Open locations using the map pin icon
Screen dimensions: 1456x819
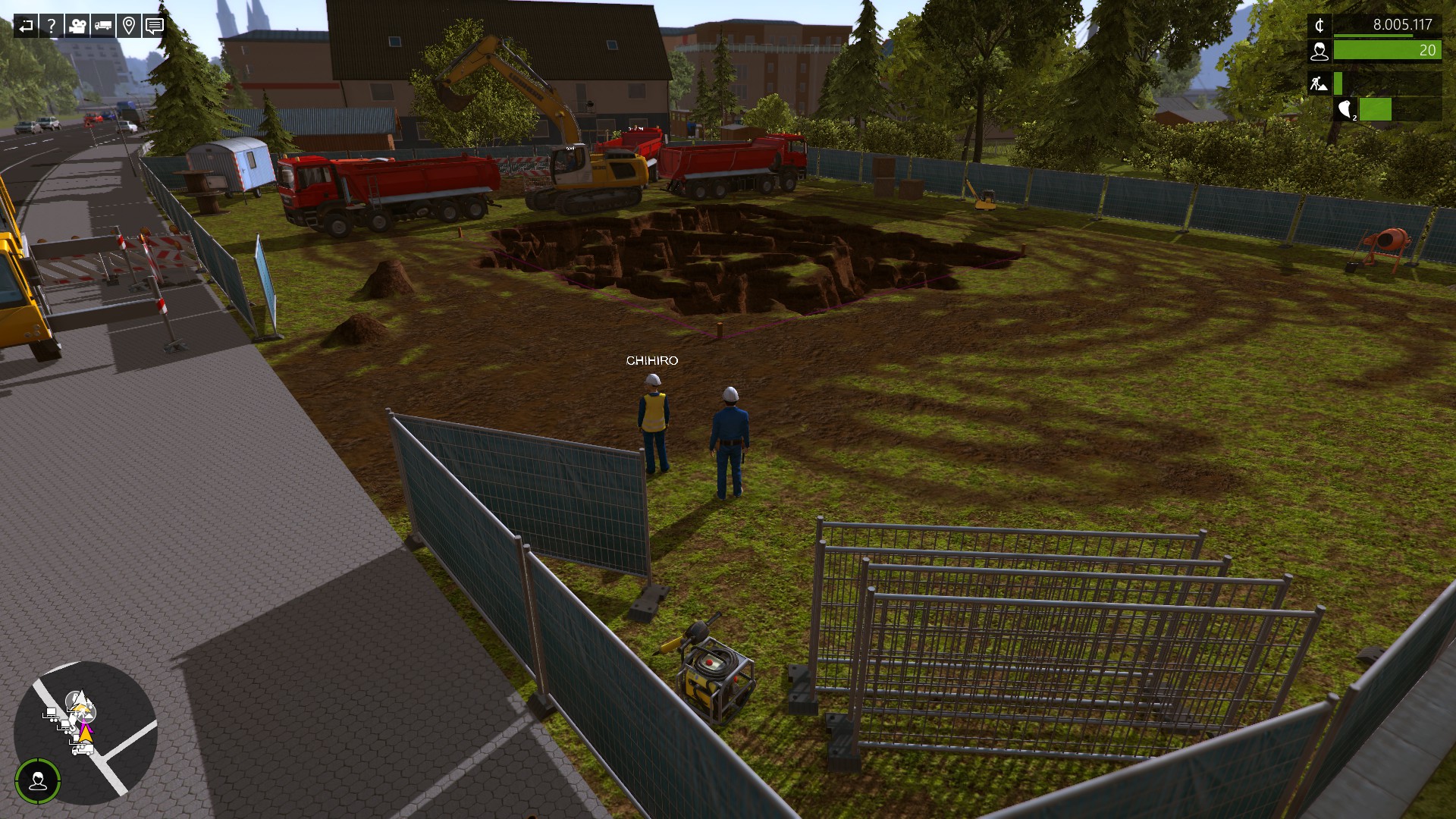128,26
